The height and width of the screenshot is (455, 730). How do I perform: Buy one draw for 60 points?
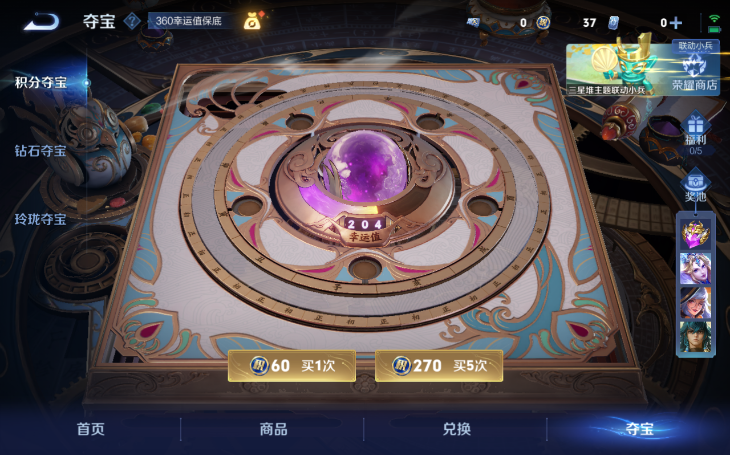point(291,365)
